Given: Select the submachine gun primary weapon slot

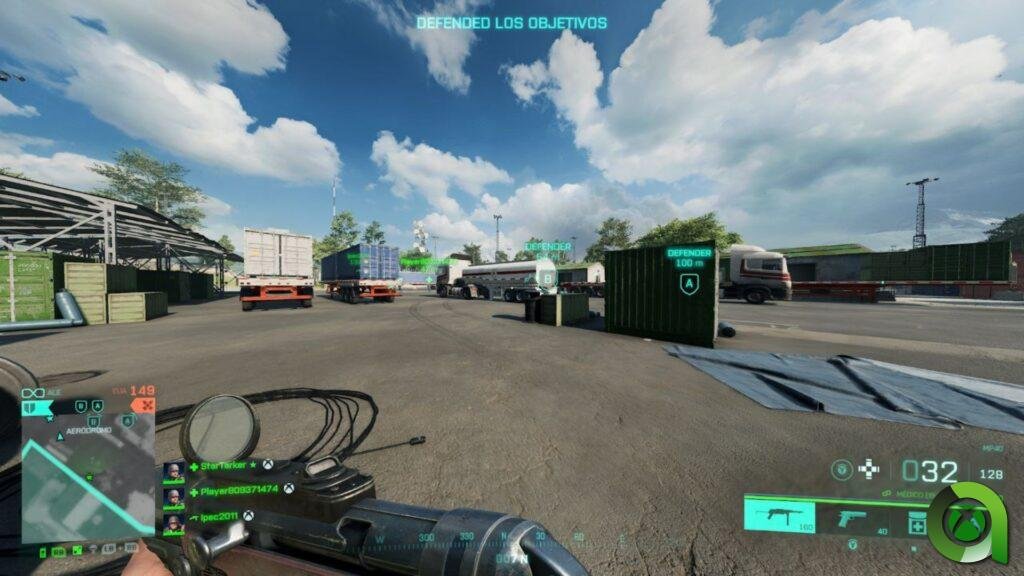Looking at the screenshot, I should tap(779, 517).
